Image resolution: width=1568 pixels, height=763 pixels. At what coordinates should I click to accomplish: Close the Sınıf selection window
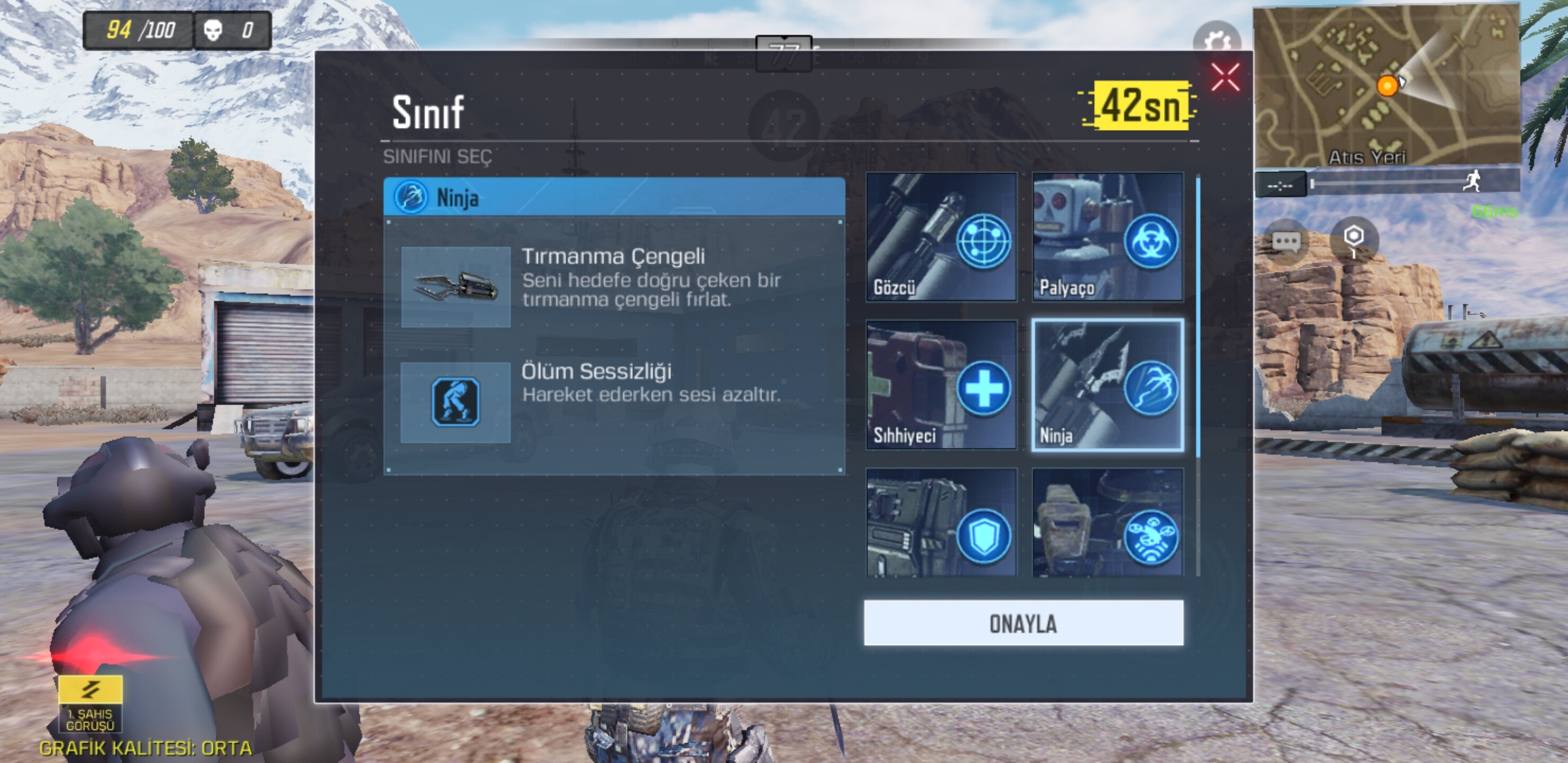pos(1225,78)
